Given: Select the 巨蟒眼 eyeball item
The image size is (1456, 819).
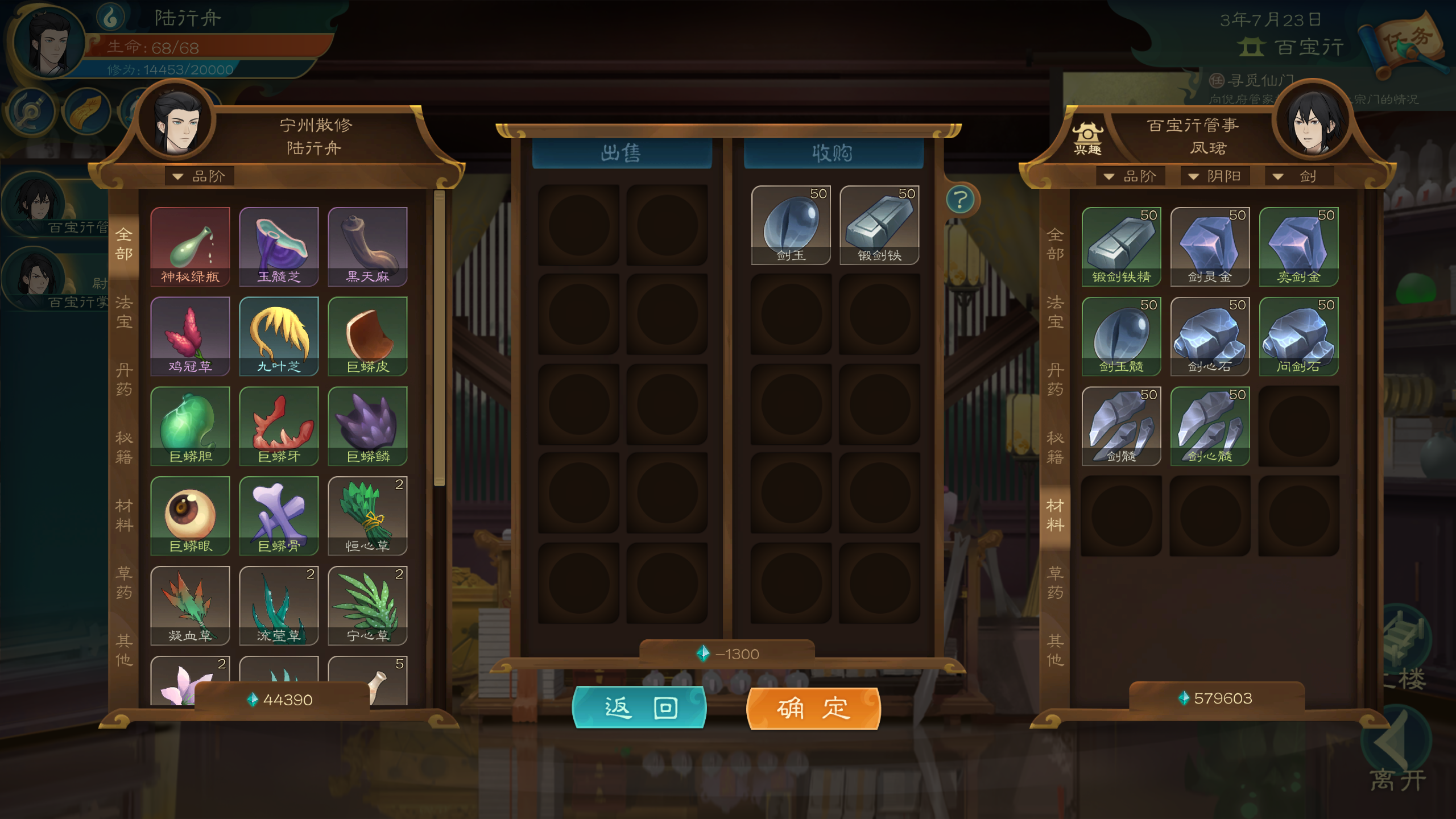Looking at the screenshot, I should coord(191,516).
